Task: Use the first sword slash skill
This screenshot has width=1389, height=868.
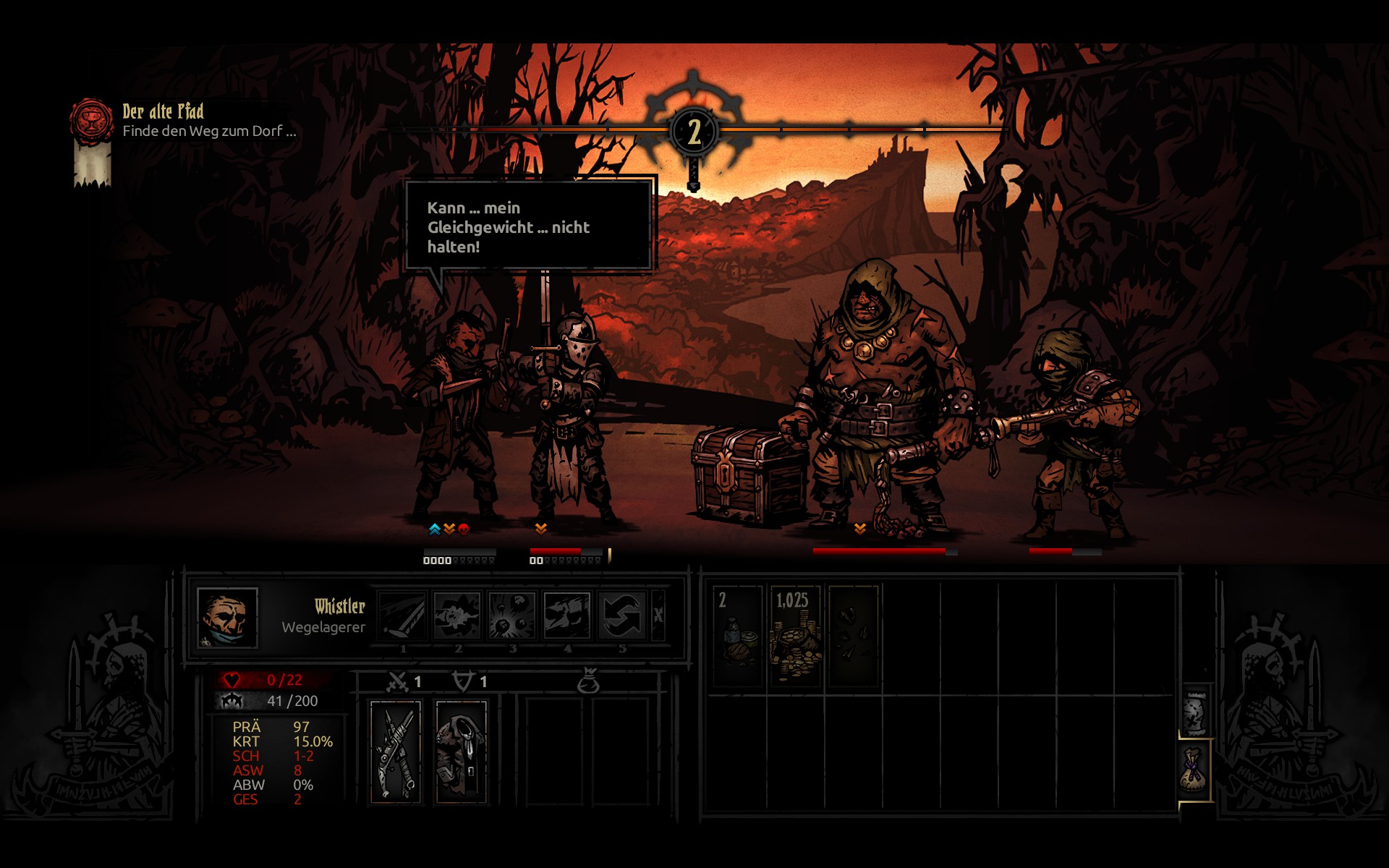Action: tap(402, 616)
